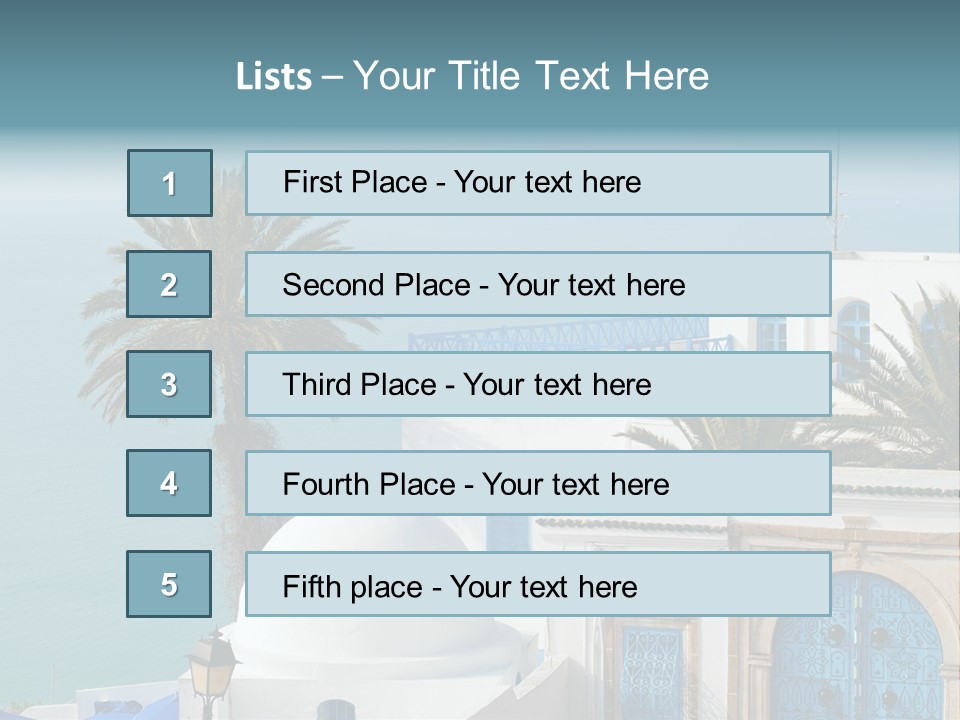Select the number 1 box
The image size is (960, 720).
(x=170, y=183)
